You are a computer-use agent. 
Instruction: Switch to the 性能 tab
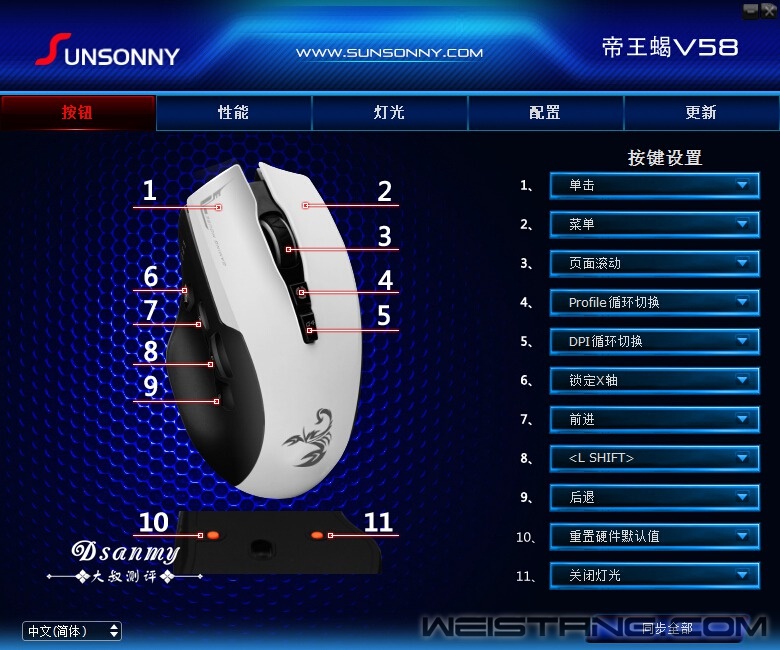tap(233, 113)
